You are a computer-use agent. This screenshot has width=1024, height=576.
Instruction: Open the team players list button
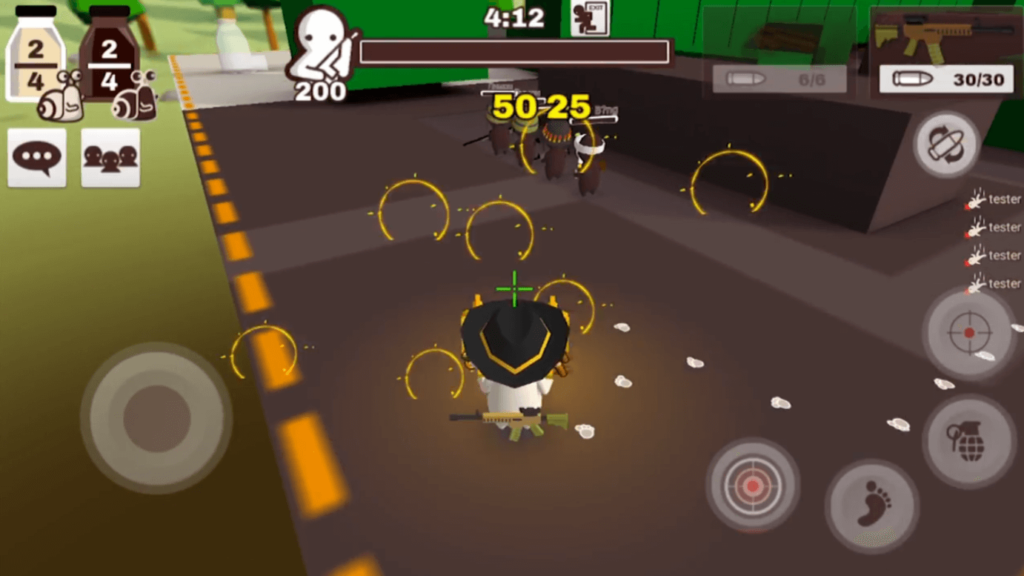click(x=110, y=158)
